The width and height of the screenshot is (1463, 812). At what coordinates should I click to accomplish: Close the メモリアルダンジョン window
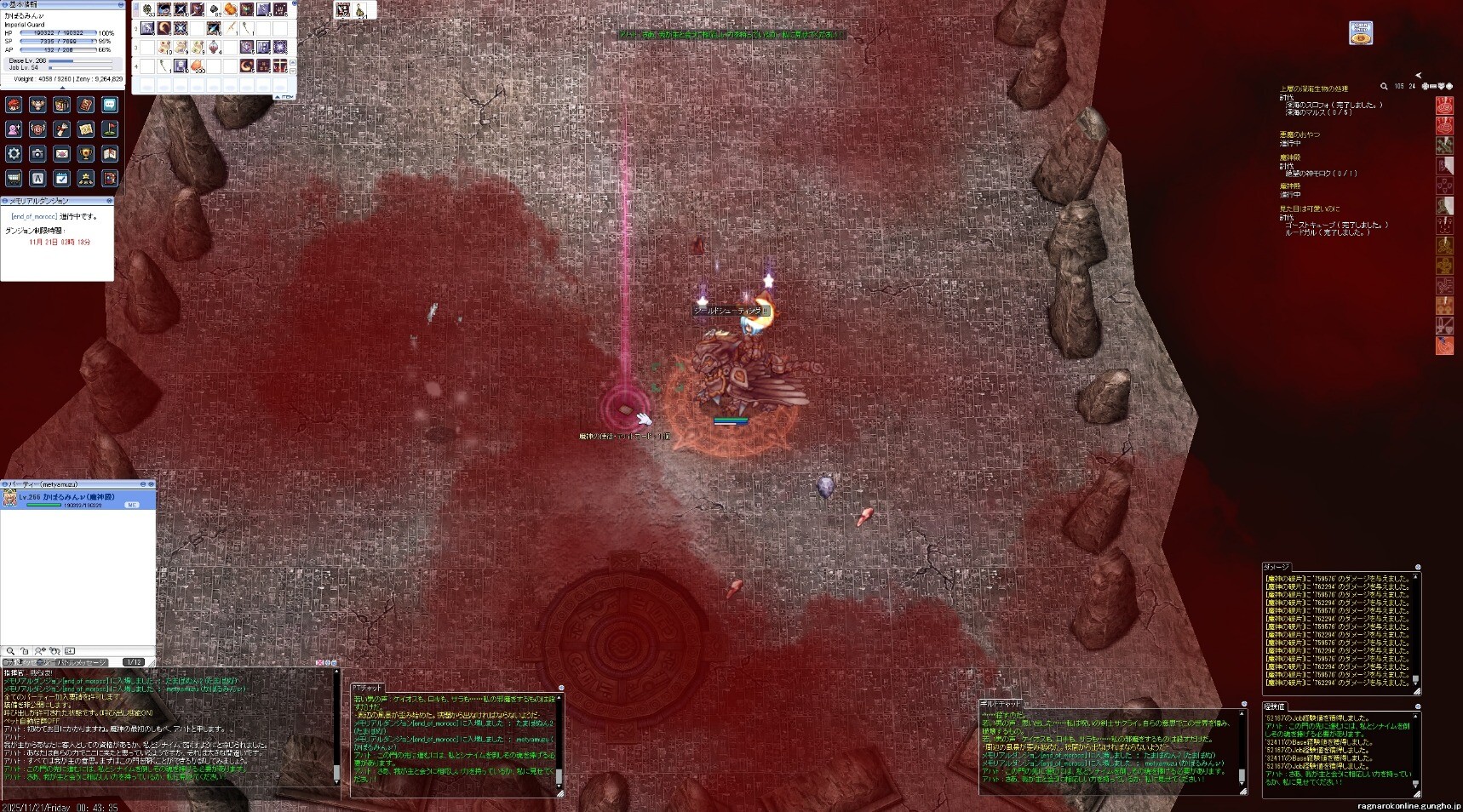[x=109, y=201]
